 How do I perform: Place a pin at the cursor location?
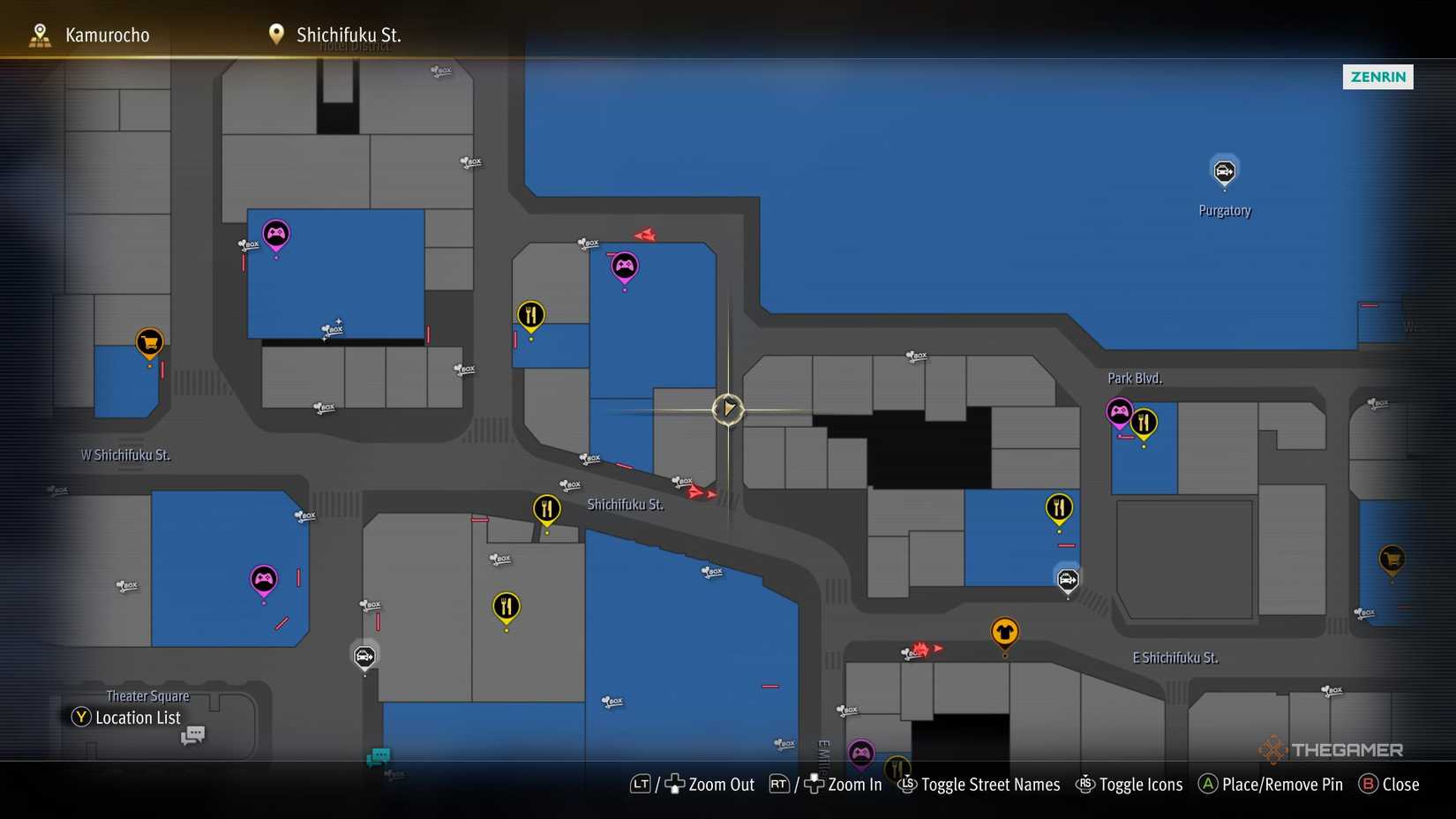coord(1269,784)
